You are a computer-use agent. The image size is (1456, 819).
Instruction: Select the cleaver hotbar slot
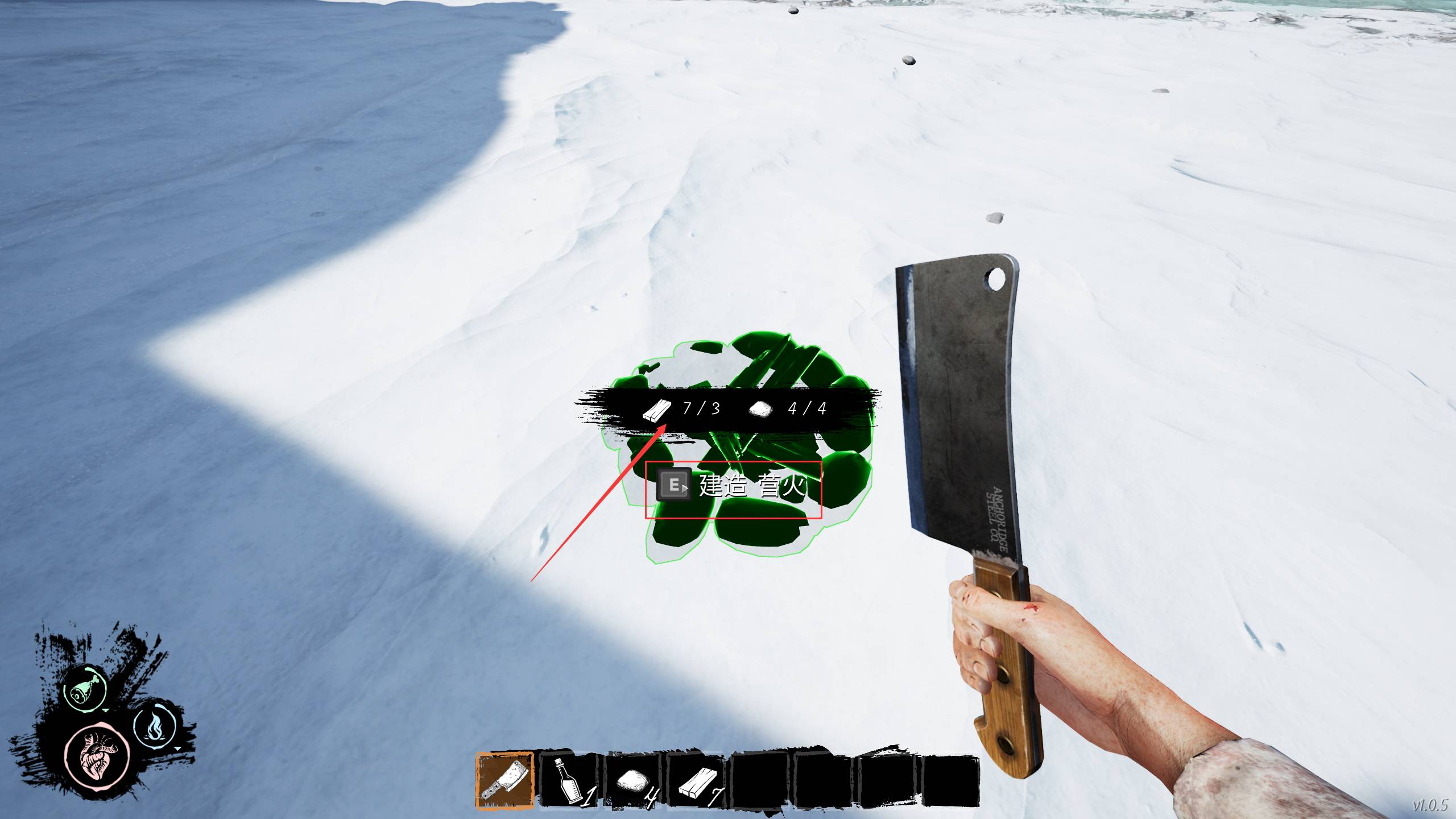tap(504, 780)
